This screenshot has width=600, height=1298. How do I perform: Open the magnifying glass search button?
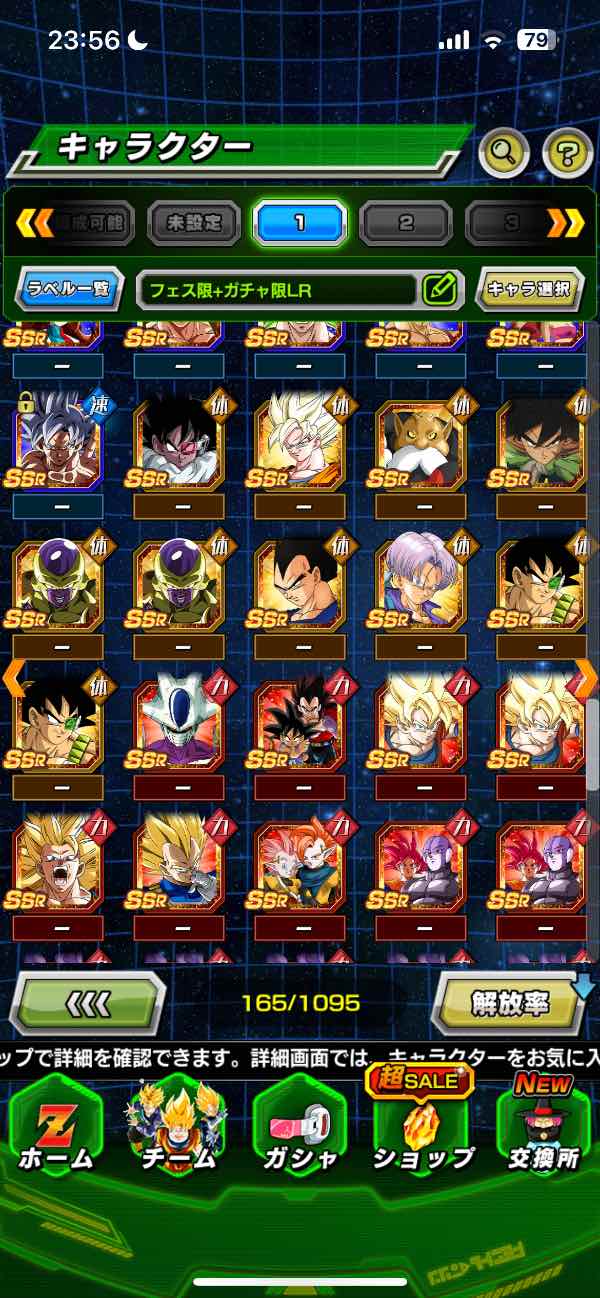tap(505, 152)
